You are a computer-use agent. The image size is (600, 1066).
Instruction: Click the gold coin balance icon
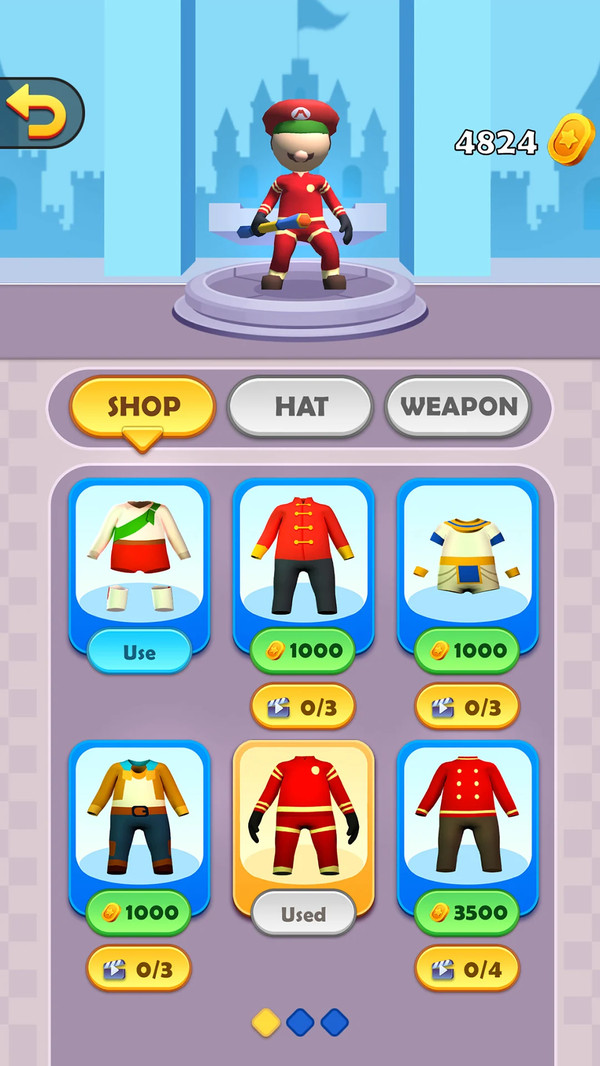[571, 142]
